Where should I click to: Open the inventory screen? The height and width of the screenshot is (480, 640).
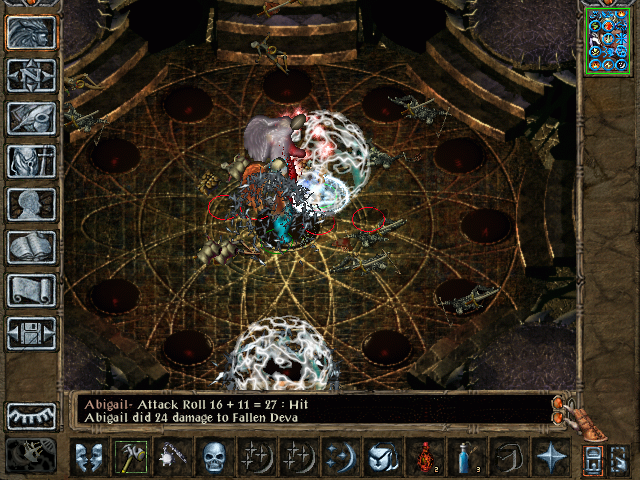click(32, 161)
